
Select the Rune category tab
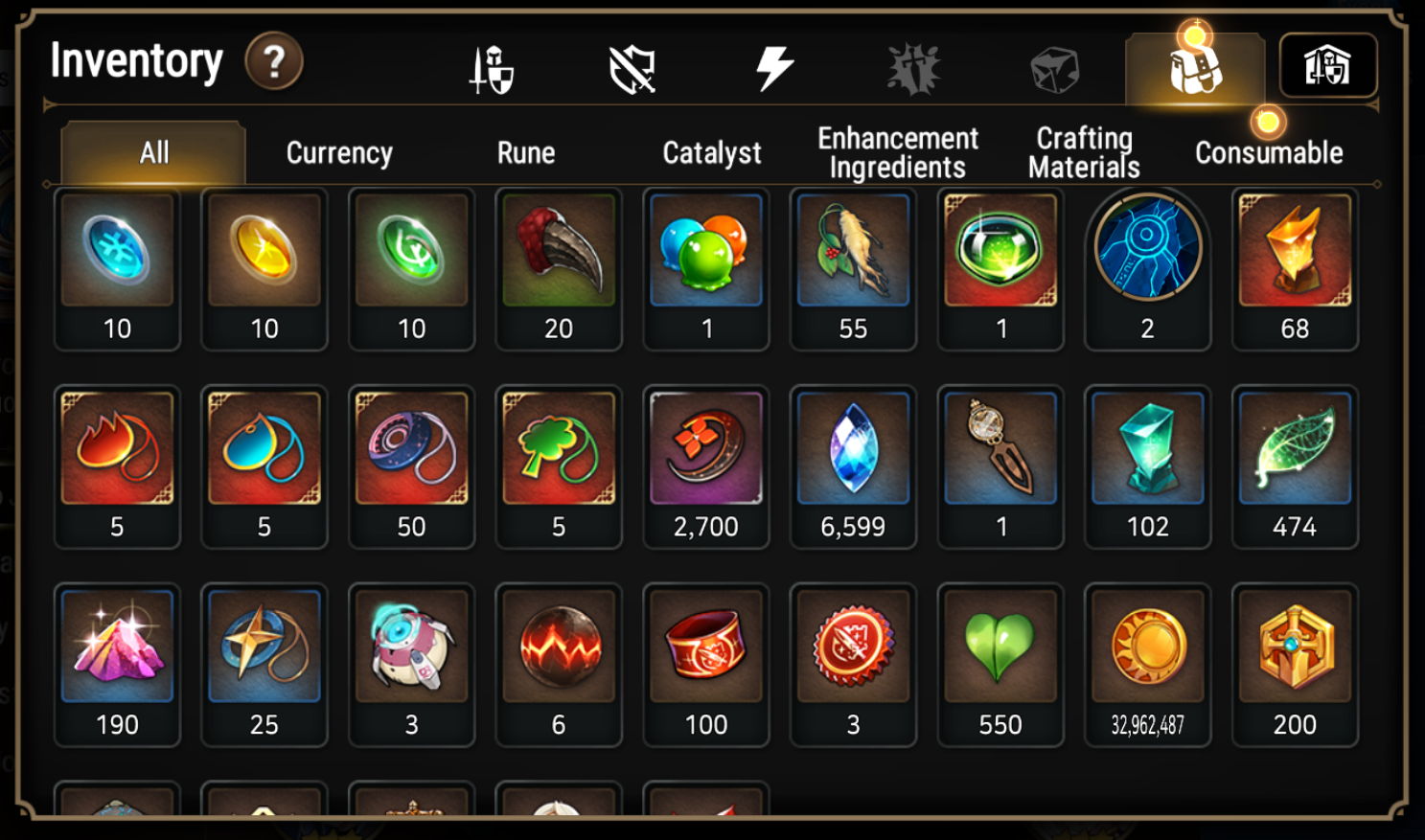coord(526,153)
